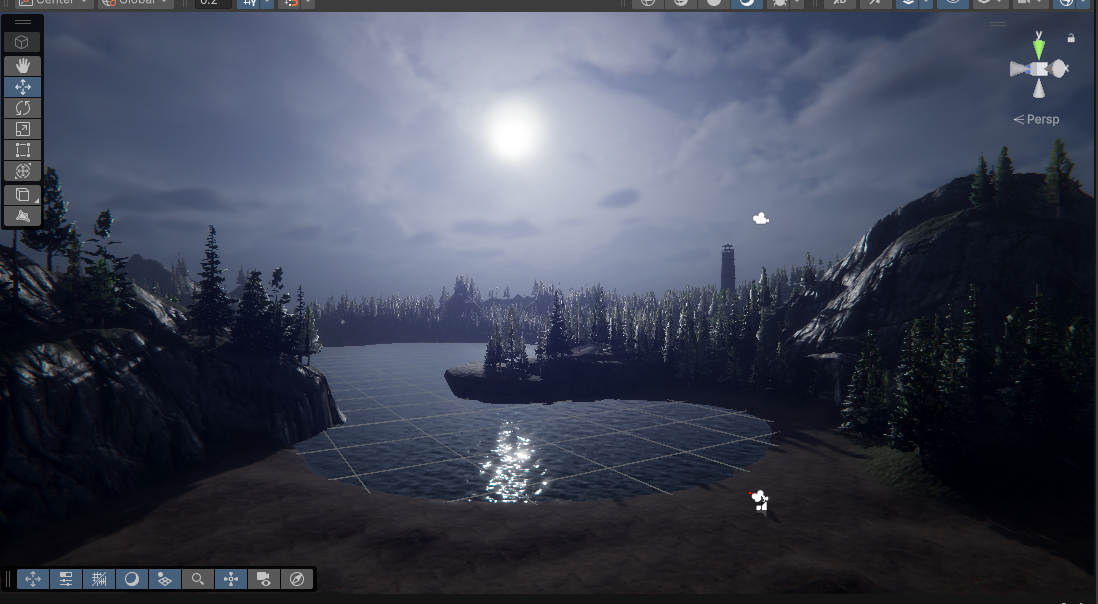
Task: Click the dot over grid plane overlay button
Action: (165, 579)
